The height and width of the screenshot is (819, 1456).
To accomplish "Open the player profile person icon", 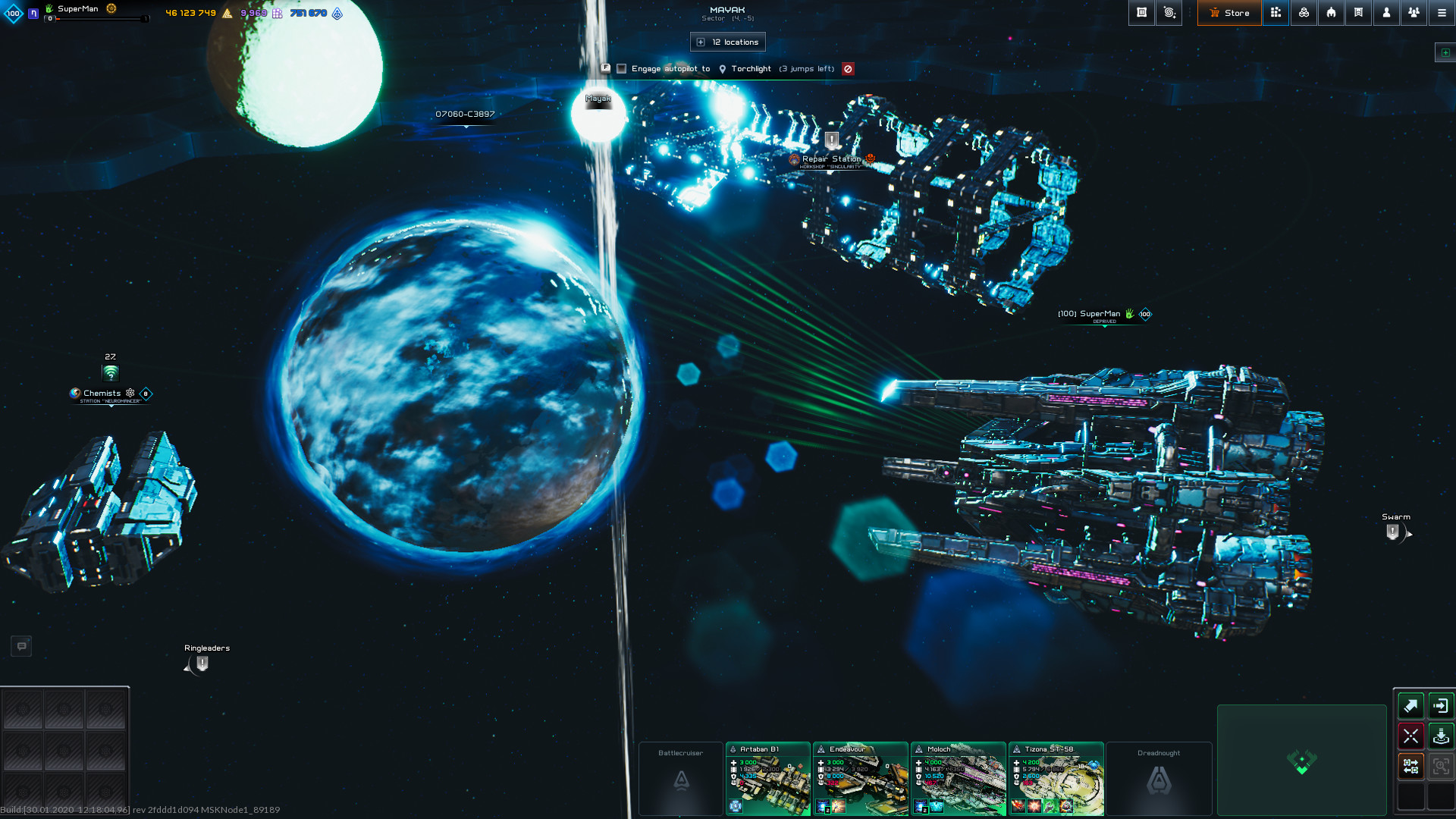I will (x=1387, y=13).
